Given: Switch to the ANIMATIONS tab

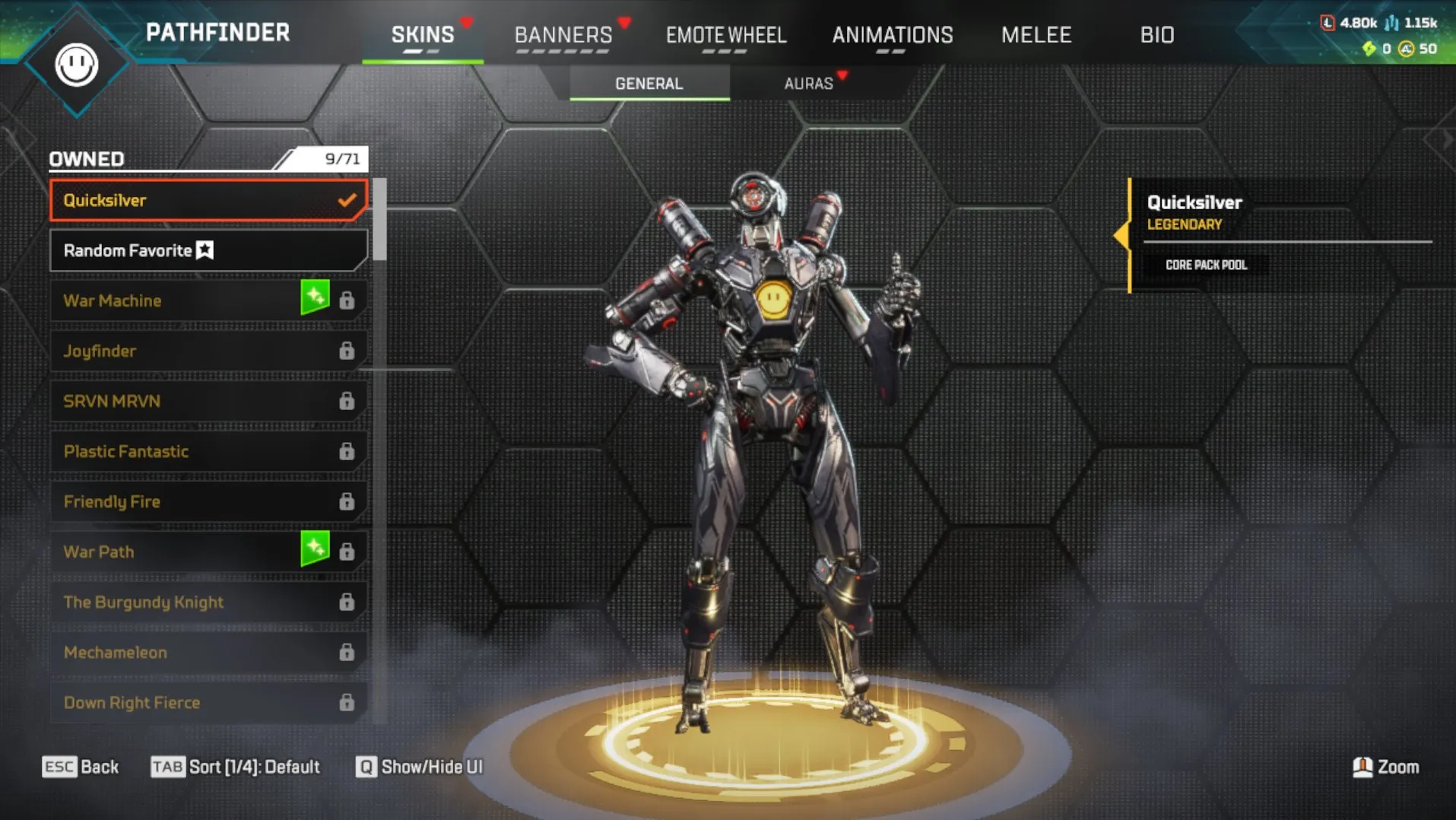Looking at the screenshot, I should [892, 34].
